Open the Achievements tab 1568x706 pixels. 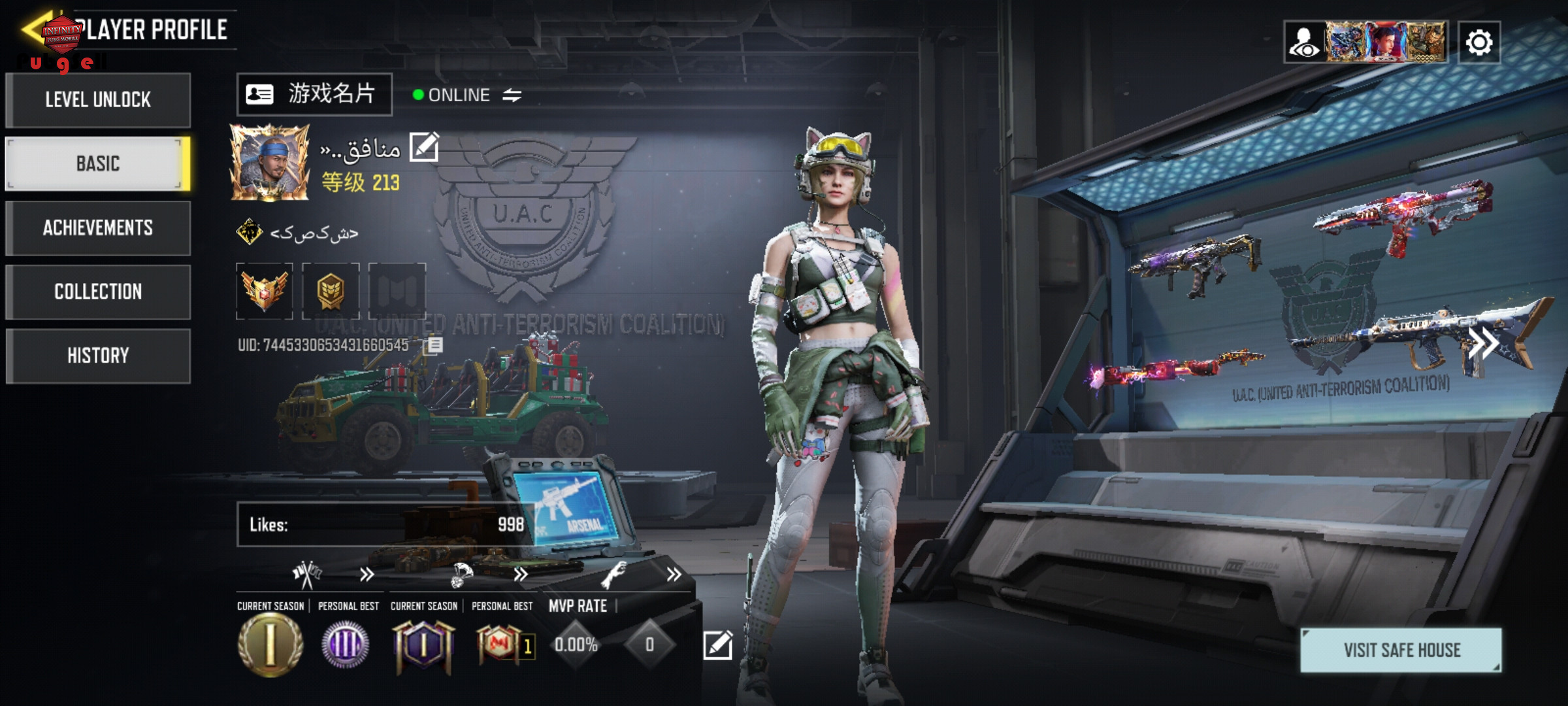tap(98, 227)
